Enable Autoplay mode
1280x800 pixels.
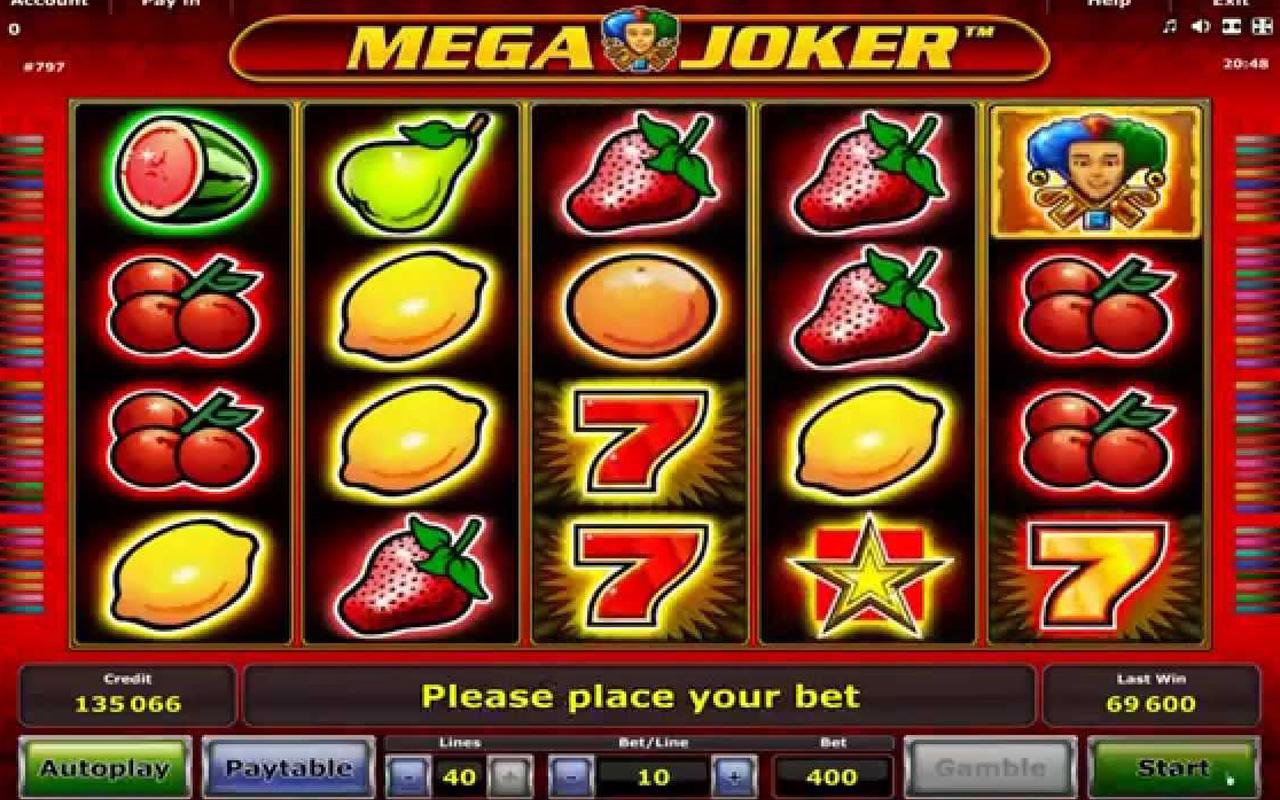(x=107, y=769)
